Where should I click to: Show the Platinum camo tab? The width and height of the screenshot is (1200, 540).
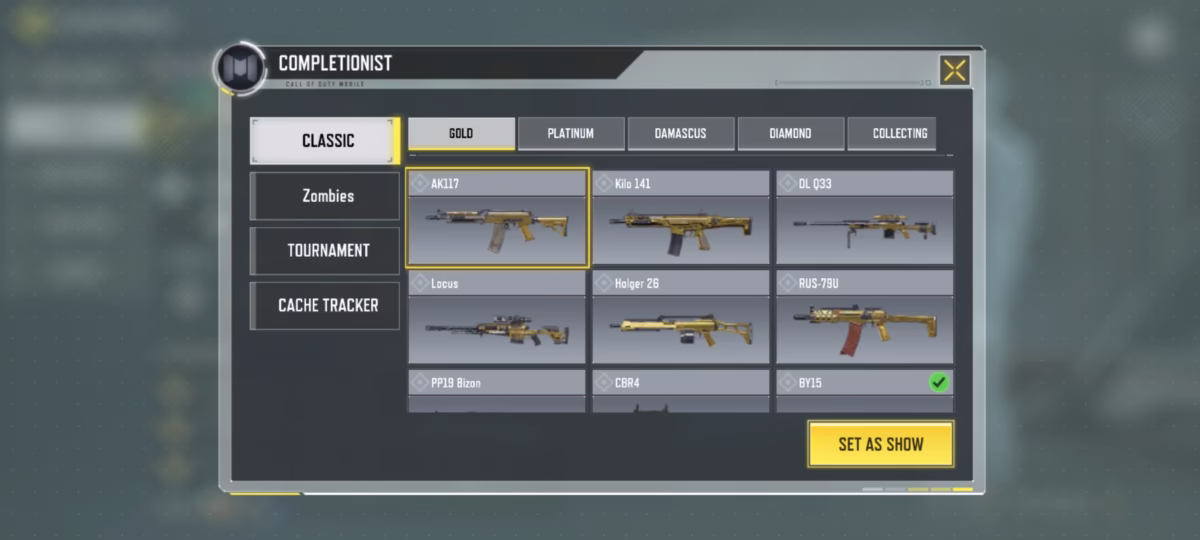[x=571, y=134]
